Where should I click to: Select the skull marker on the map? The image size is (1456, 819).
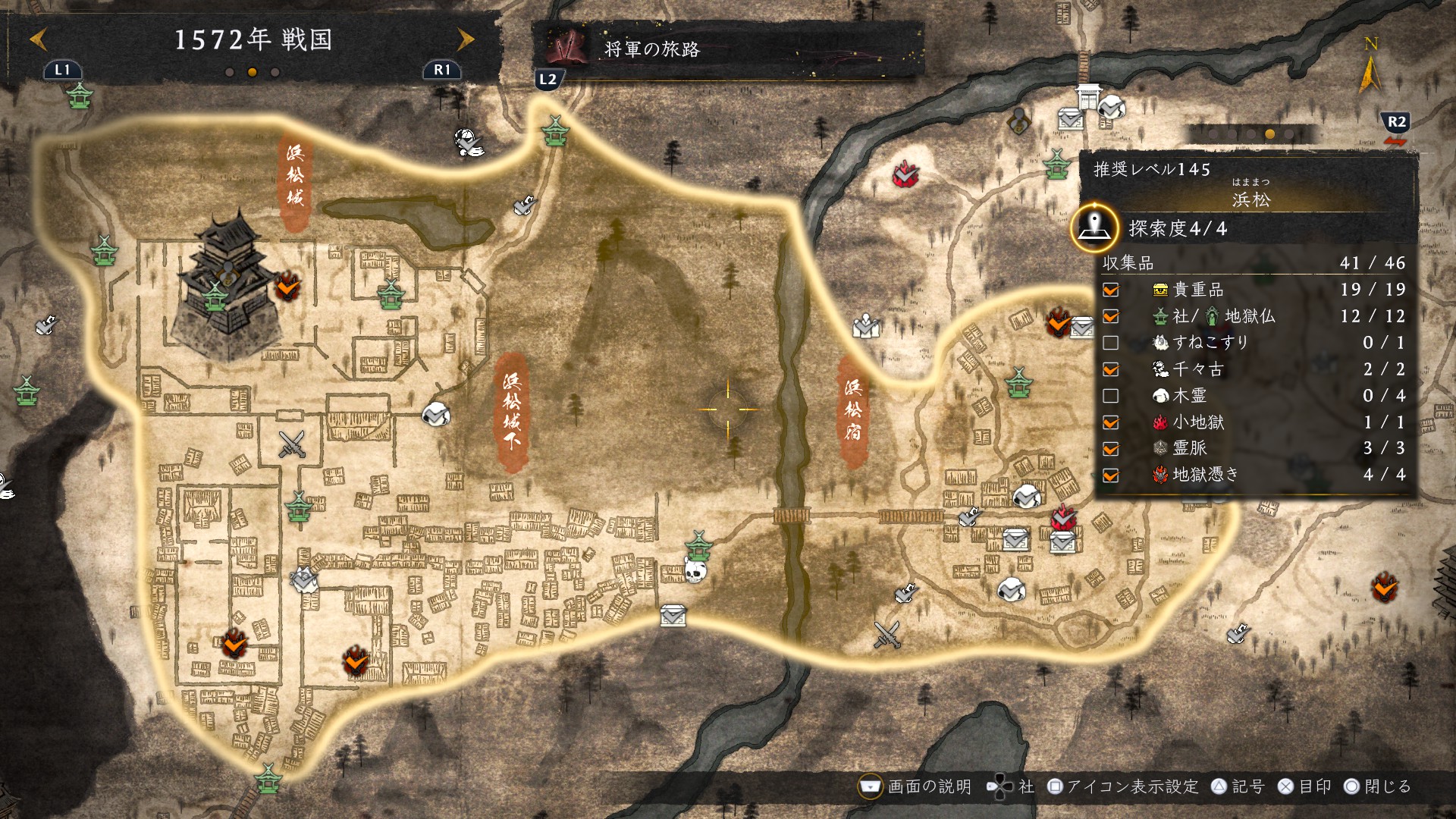click(695, 571)
